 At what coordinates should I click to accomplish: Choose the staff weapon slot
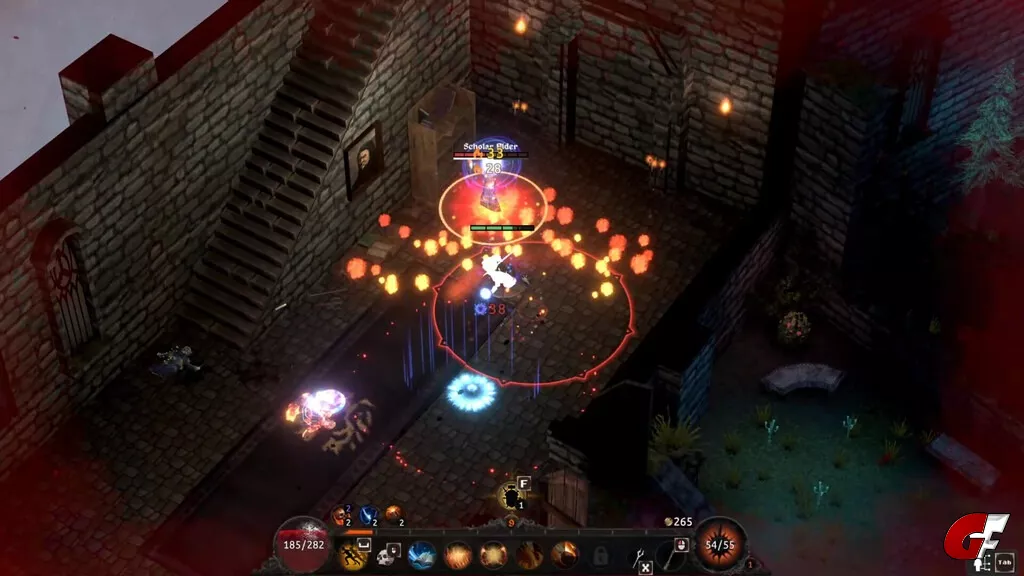[x=670, y=553]
